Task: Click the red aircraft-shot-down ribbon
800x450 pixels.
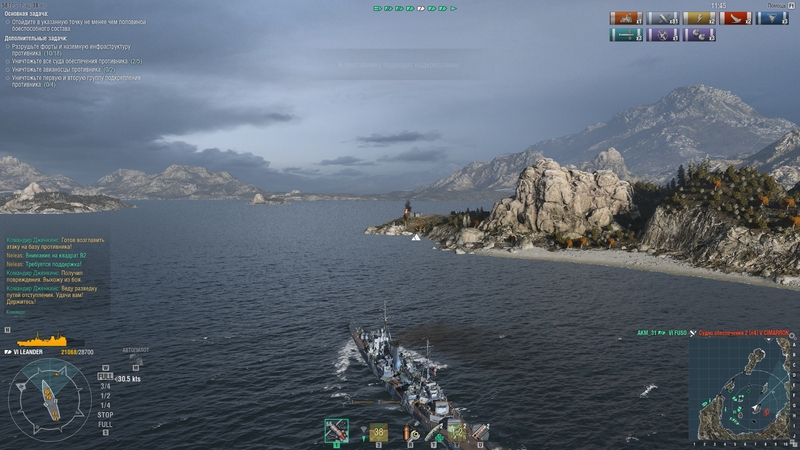Action: [735, 18]
